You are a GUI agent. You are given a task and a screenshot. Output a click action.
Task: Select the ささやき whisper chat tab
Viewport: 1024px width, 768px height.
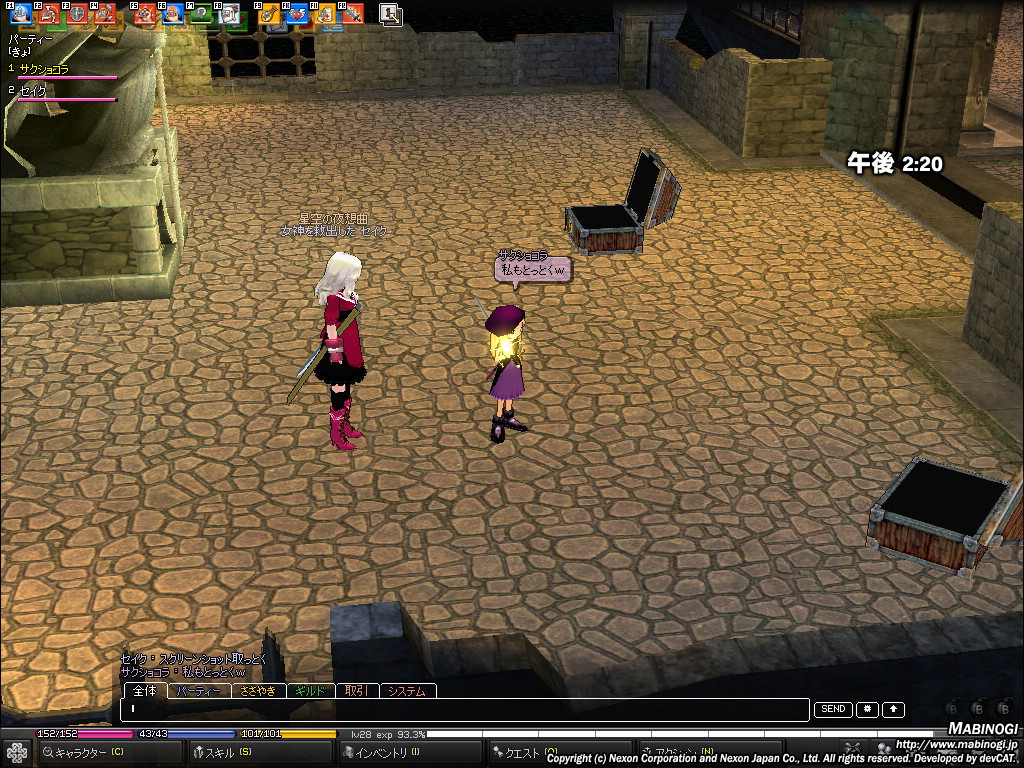click(x=258, y=691)
